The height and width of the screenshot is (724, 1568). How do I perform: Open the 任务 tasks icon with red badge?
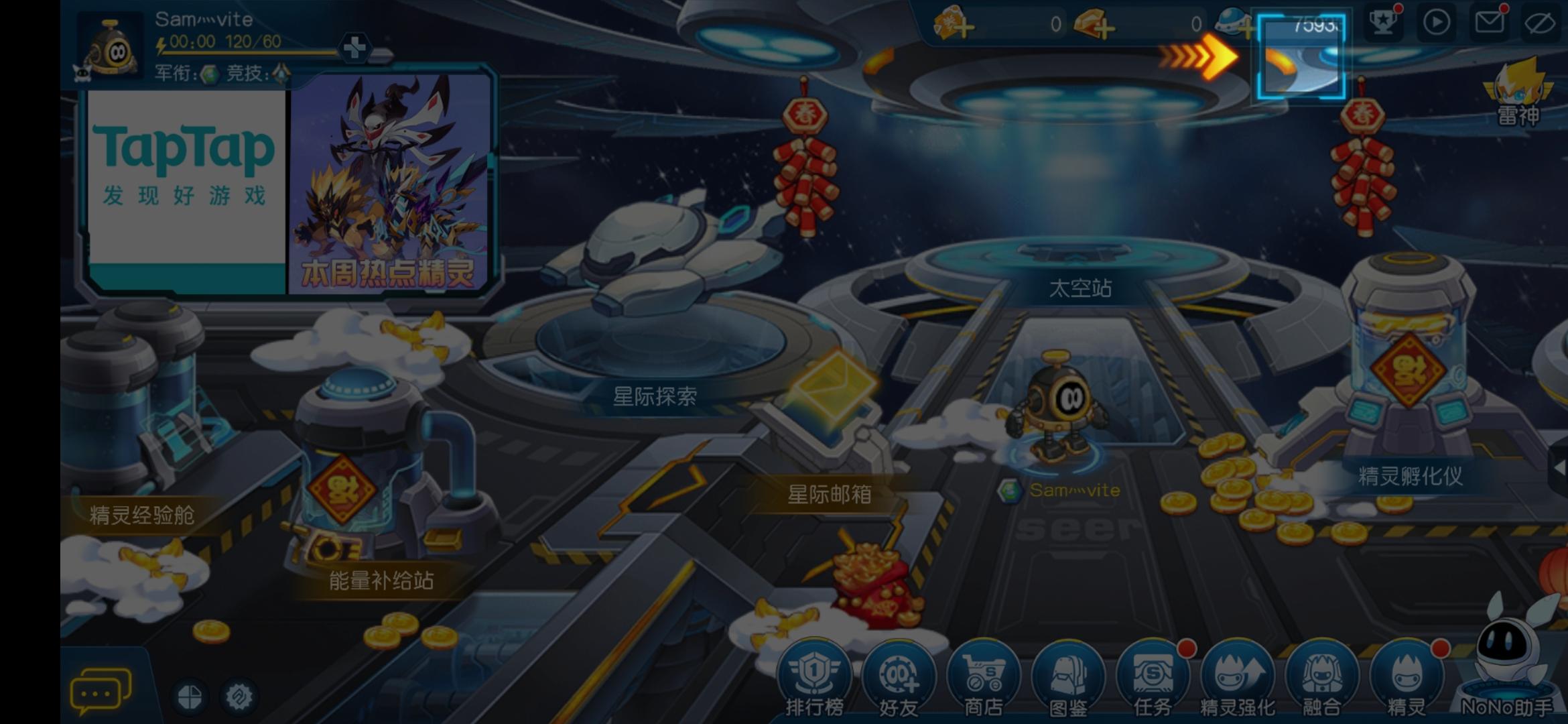click(1153, 674)
